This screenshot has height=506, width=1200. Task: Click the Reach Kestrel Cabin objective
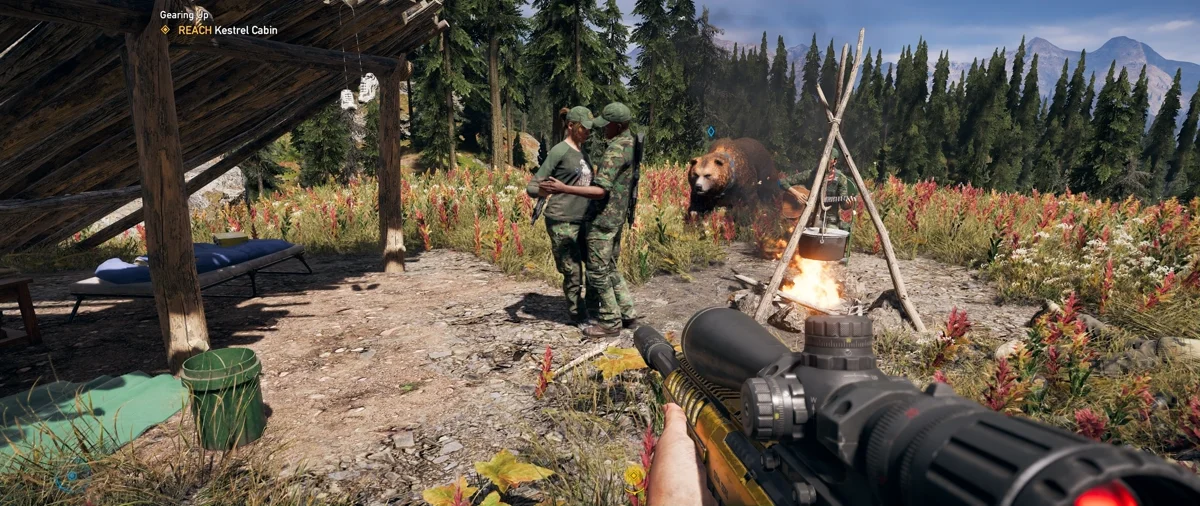(227, 30)
